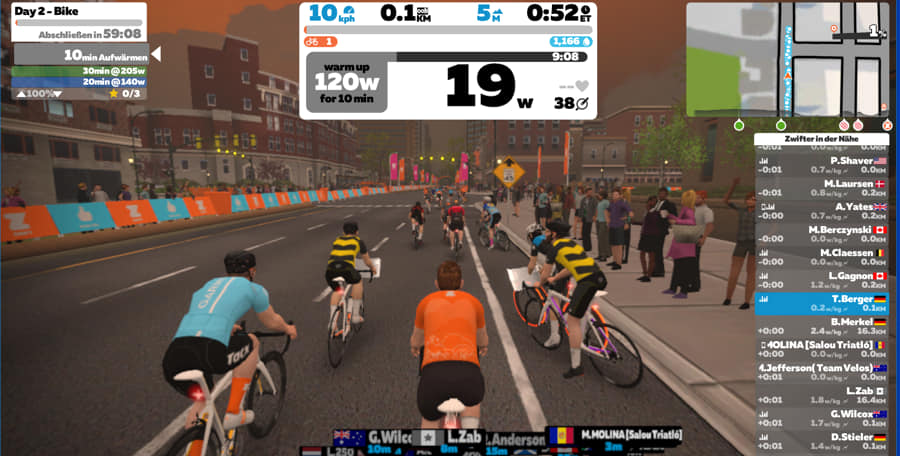Raise workout intensity with the up arrow

point(20,94)
